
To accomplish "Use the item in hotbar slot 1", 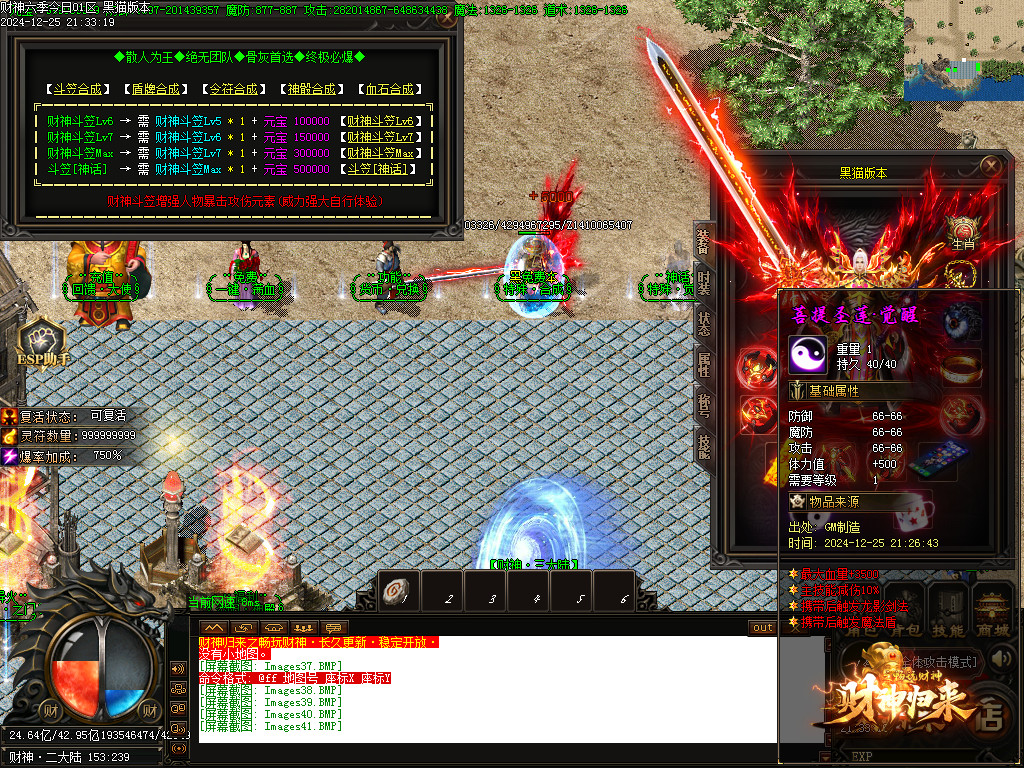I will click(398, 592).
